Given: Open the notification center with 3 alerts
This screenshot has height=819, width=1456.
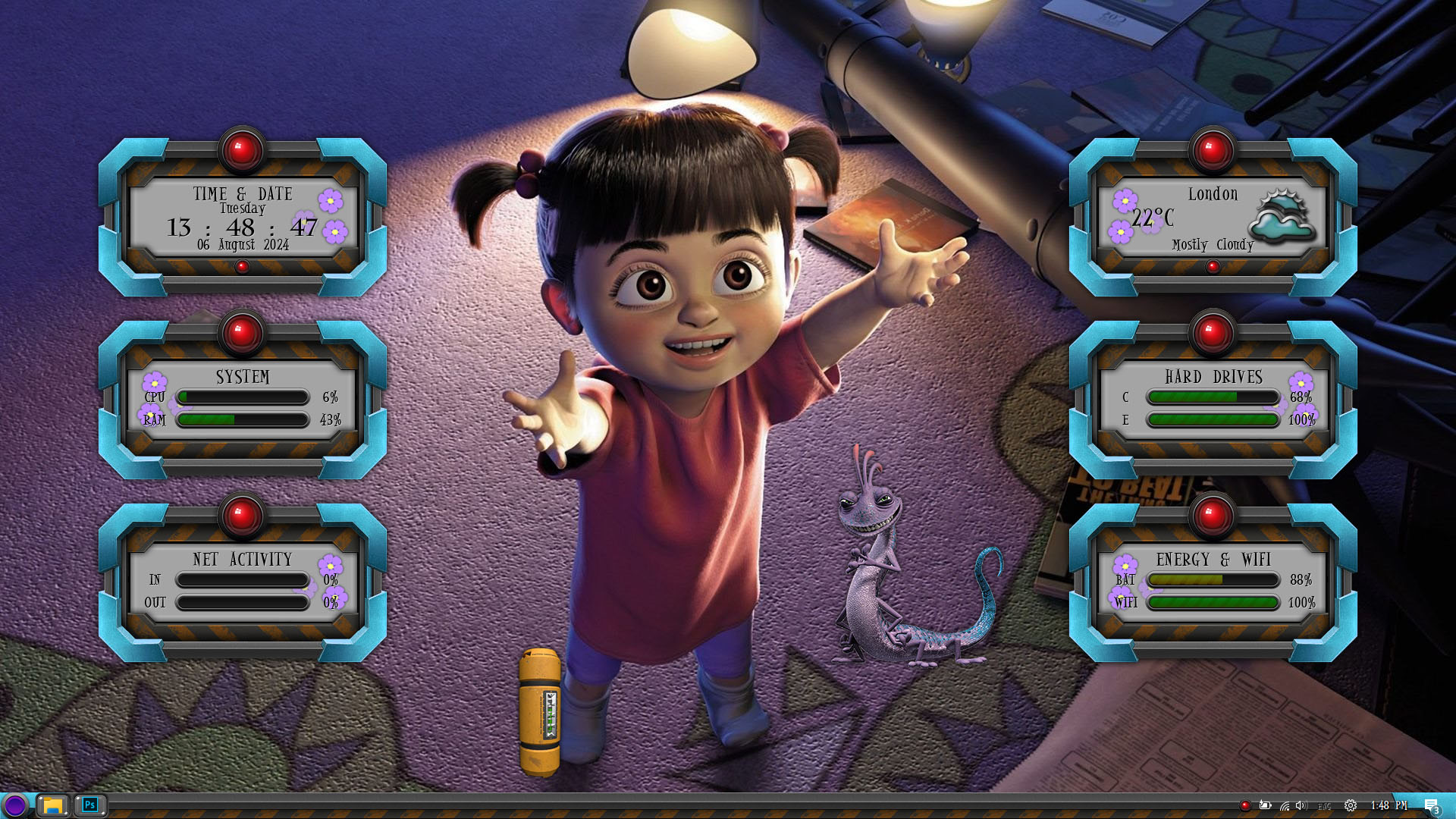Looking at the screenshot, I should 1431,806.
